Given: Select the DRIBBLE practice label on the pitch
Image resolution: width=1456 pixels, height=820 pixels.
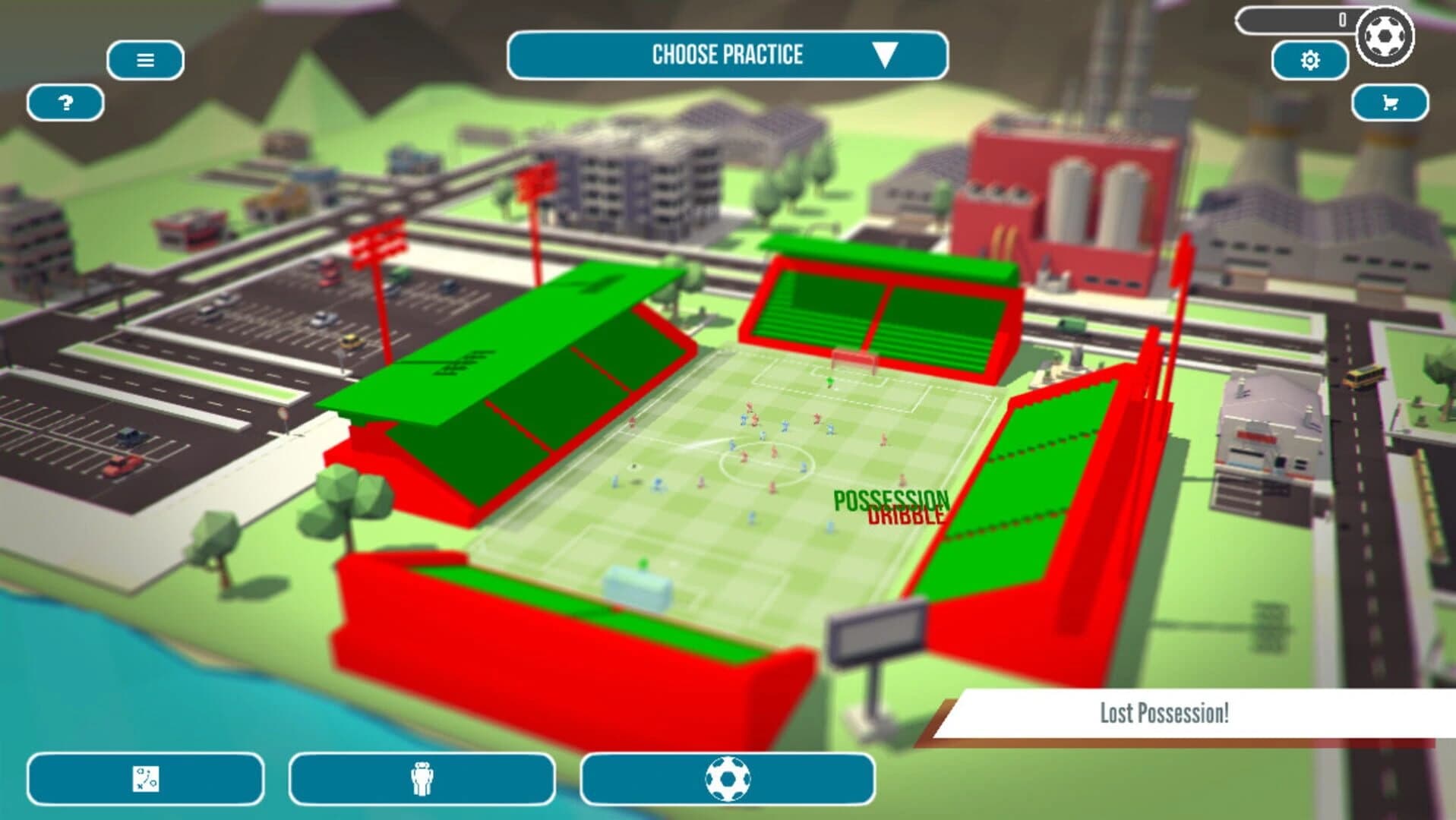Looking at the screenshot, I should click(904, 519).
